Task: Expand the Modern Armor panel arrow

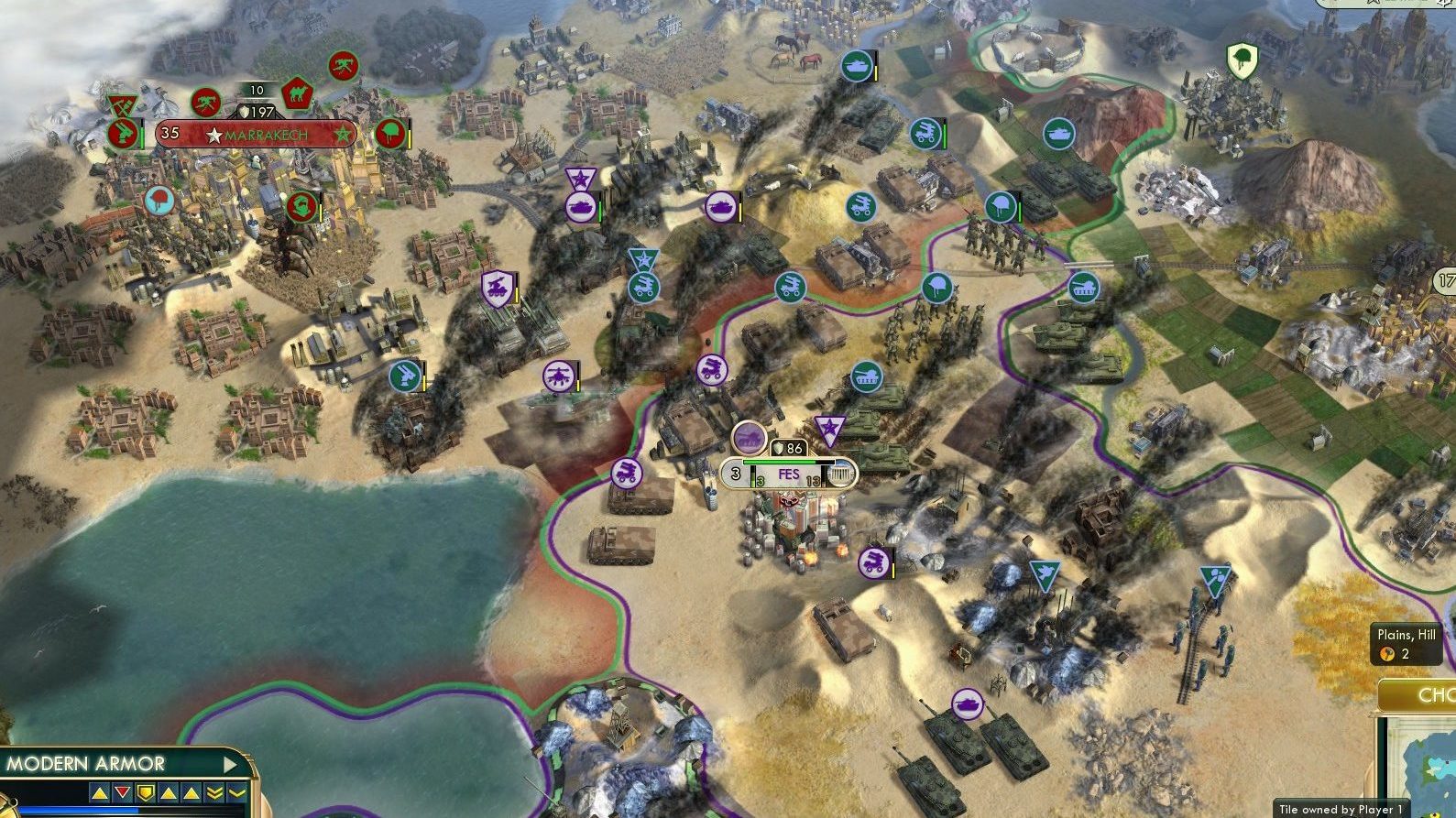Action: (231, 764)
